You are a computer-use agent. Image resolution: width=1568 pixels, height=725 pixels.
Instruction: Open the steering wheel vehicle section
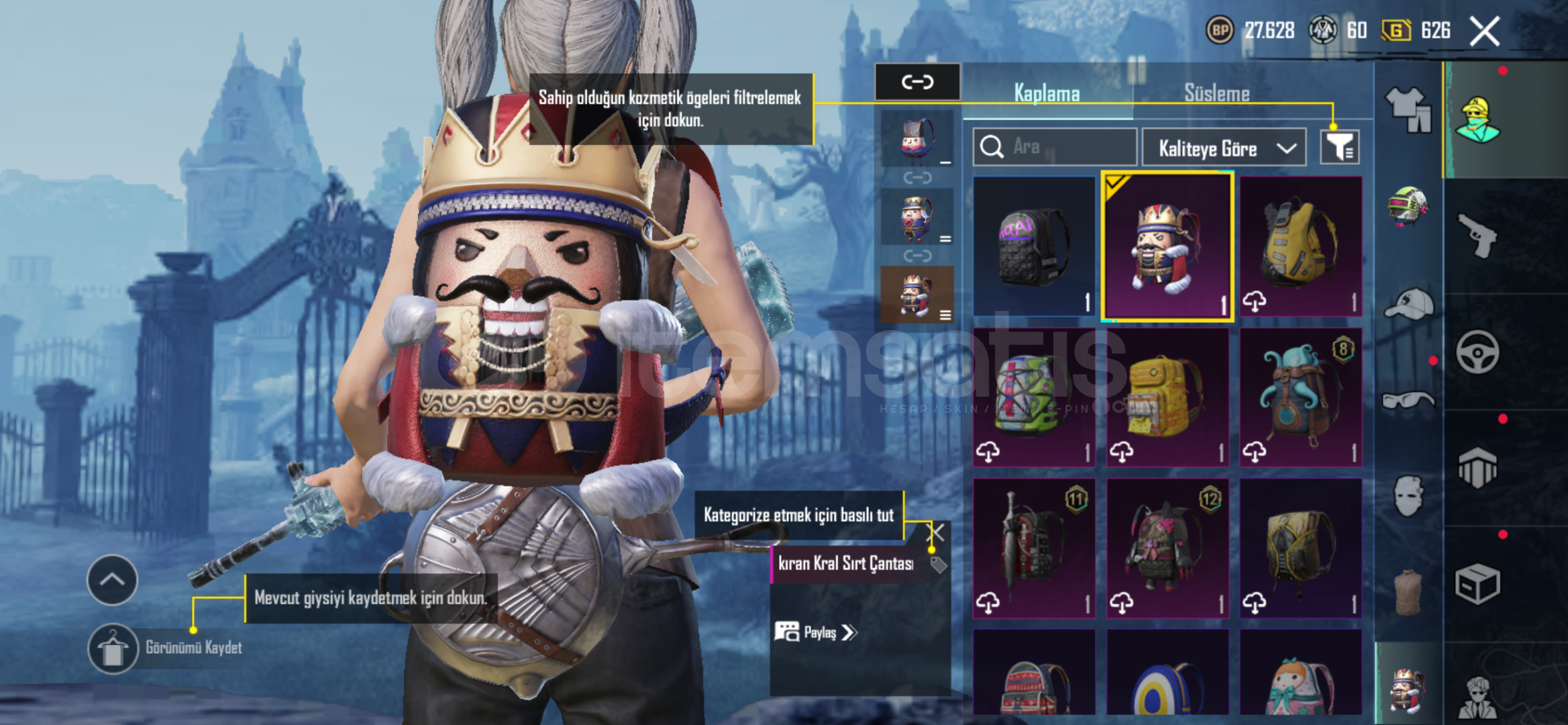[1478, 352]
